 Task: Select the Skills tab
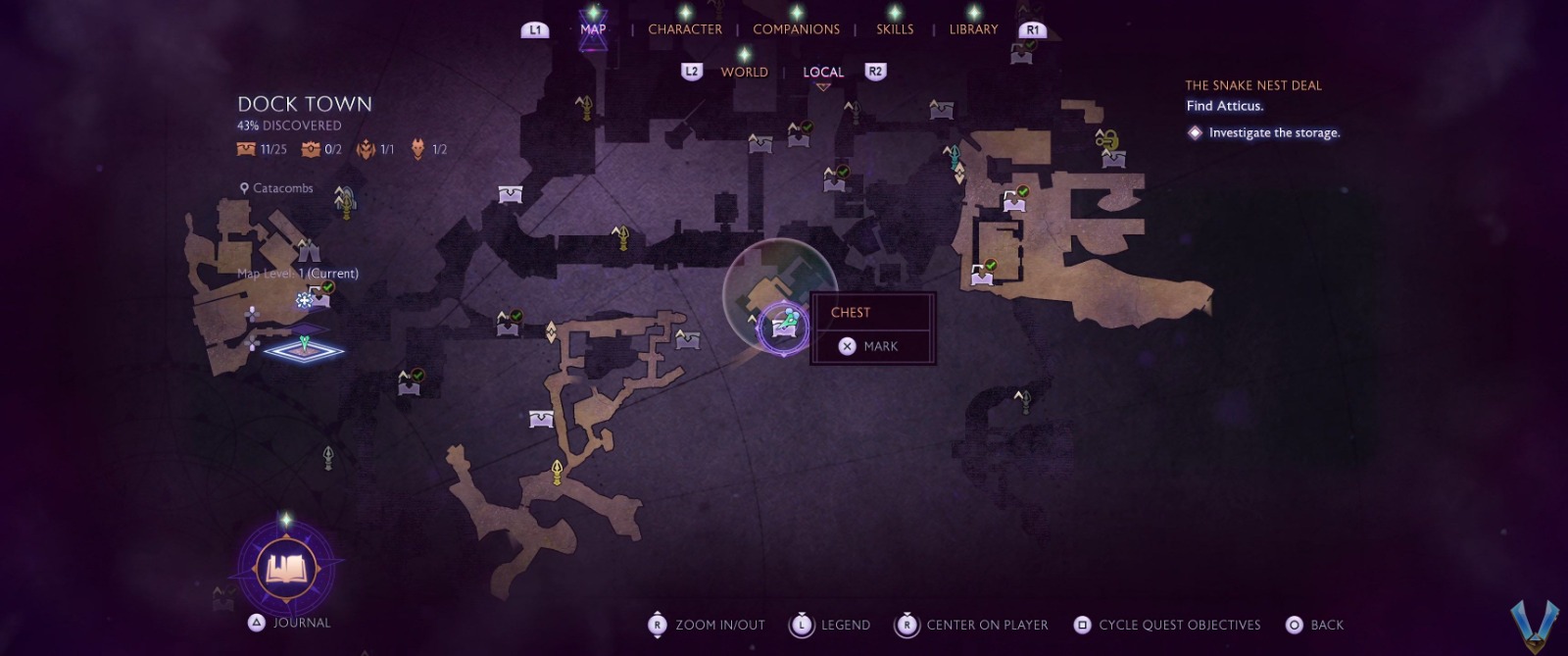894,29
